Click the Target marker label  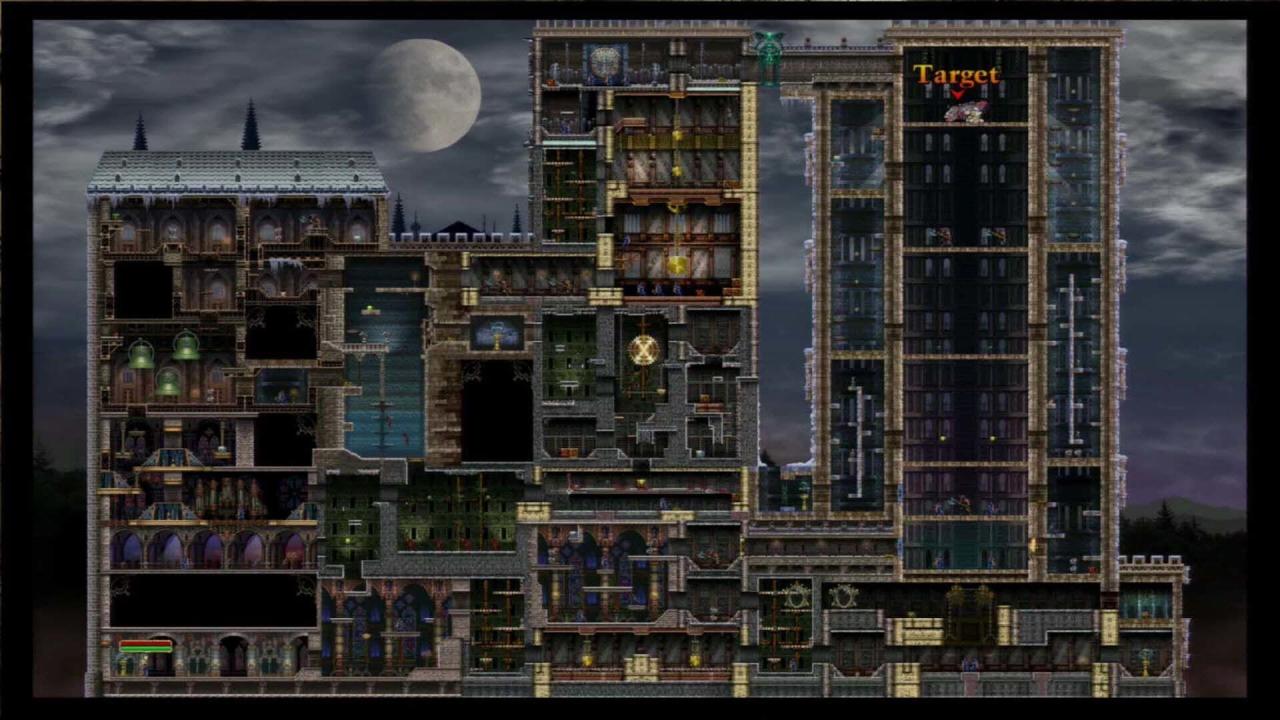click(x=956, y=75)
